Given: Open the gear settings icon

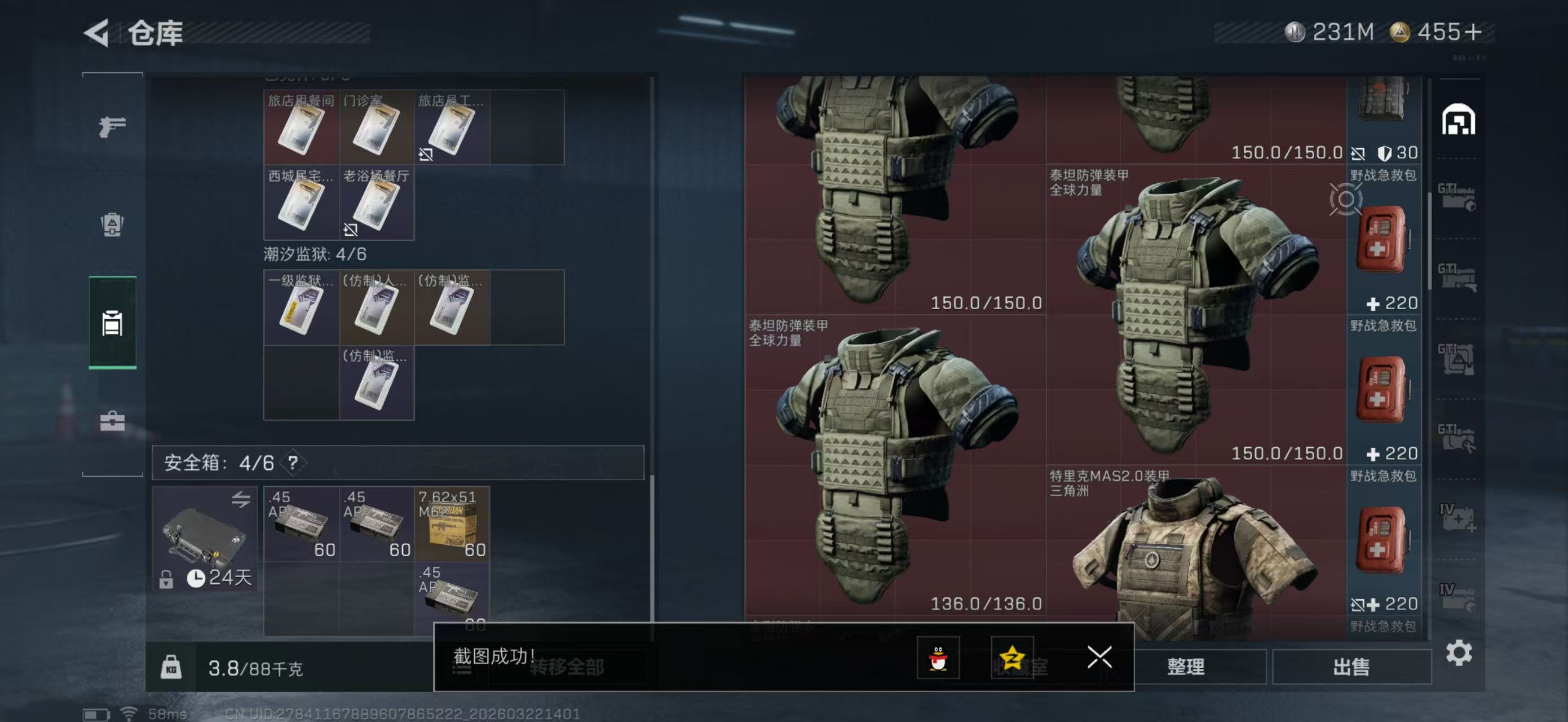Looking at the screenshot, I should coord(1459,653).
